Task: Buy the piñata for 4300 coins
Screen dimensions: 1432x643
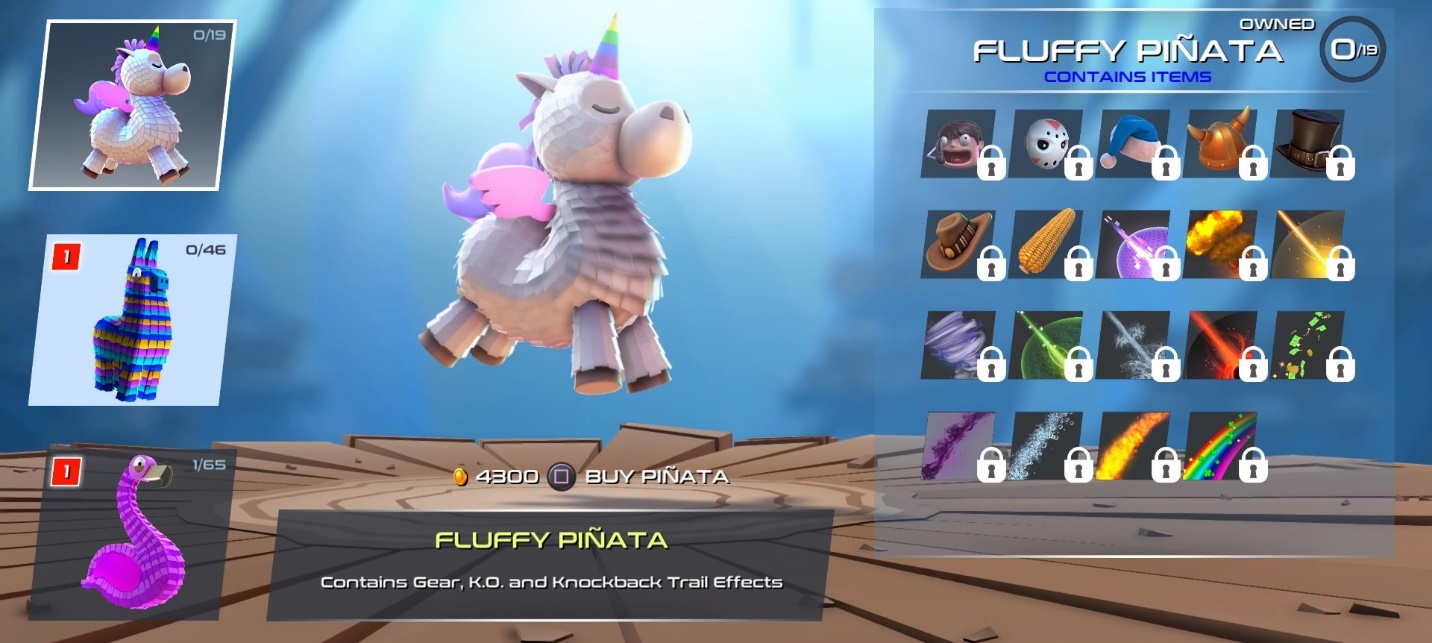Action: coord(592,477)
